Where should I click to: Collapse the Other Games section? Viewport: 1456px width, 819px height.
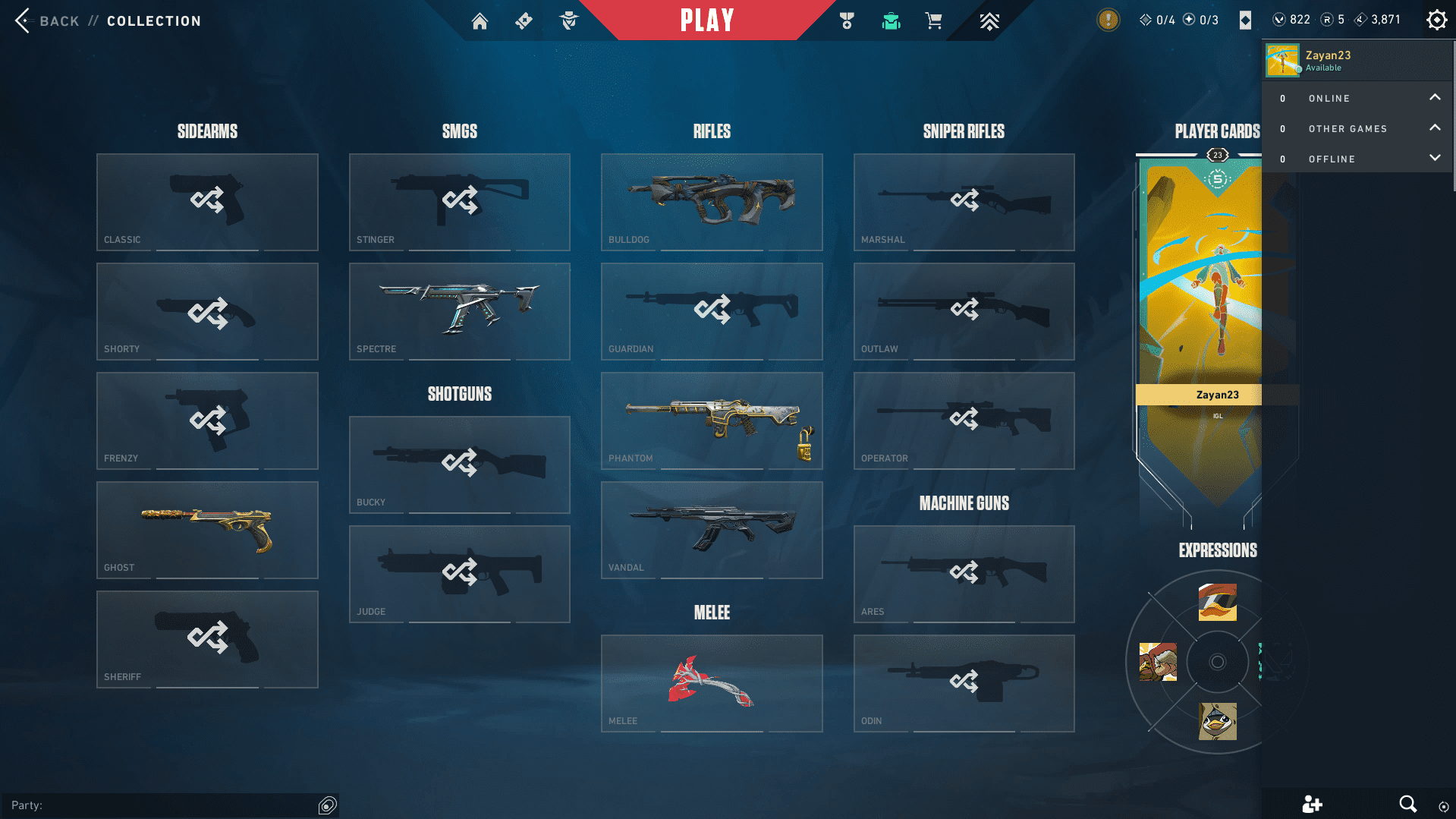coord(1435,128)
